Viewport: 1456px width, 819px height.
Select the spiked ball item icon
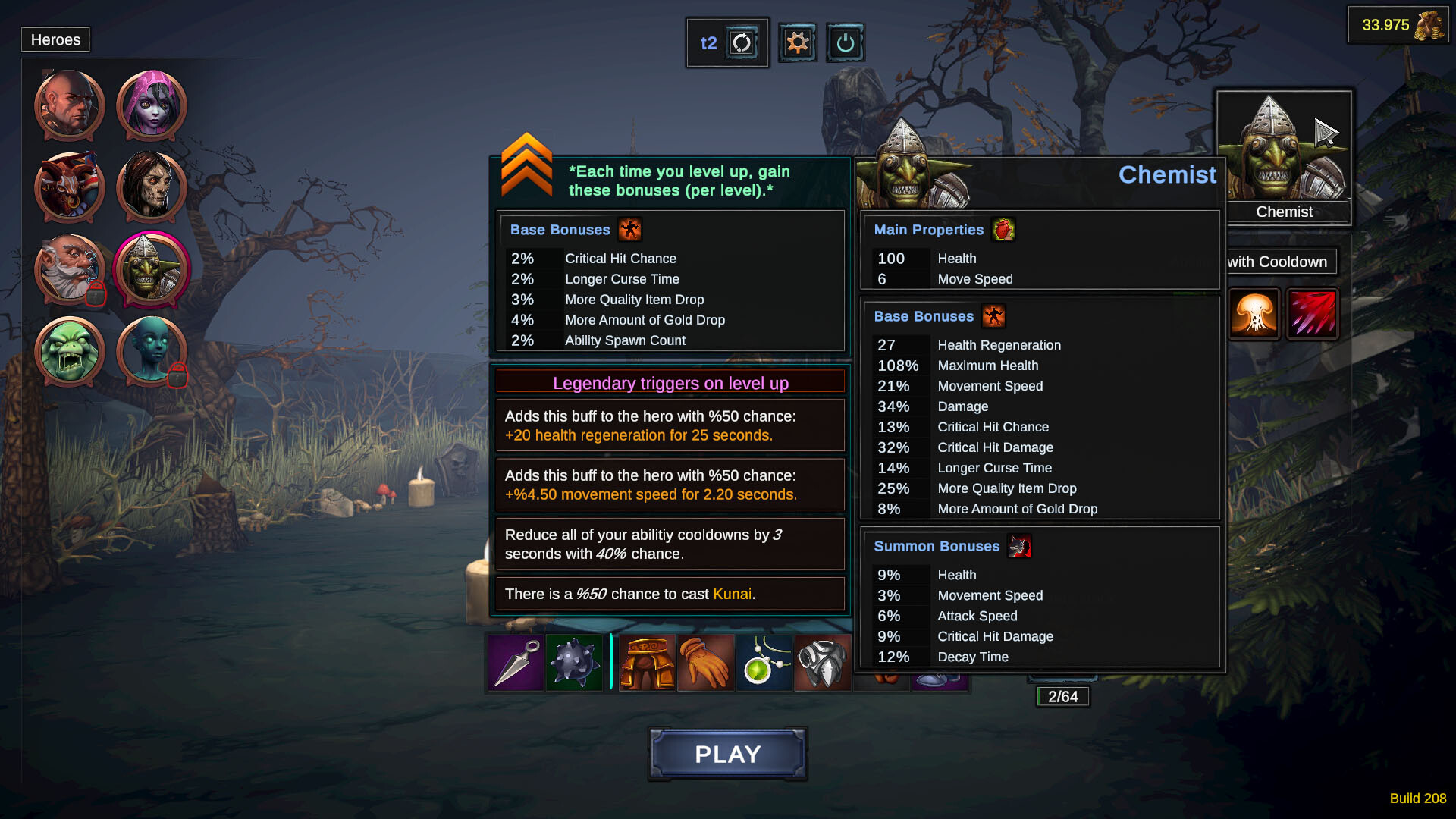pyautogui.click(x=573, y=664)
